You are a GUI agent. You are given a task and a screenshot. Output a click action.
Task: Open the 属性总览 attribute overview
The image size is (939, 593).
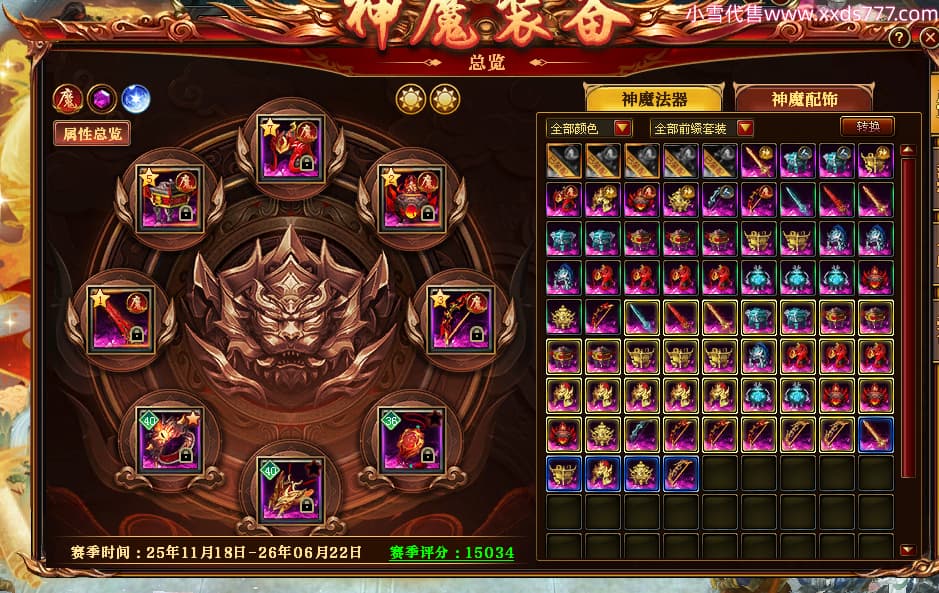point(92,133)
